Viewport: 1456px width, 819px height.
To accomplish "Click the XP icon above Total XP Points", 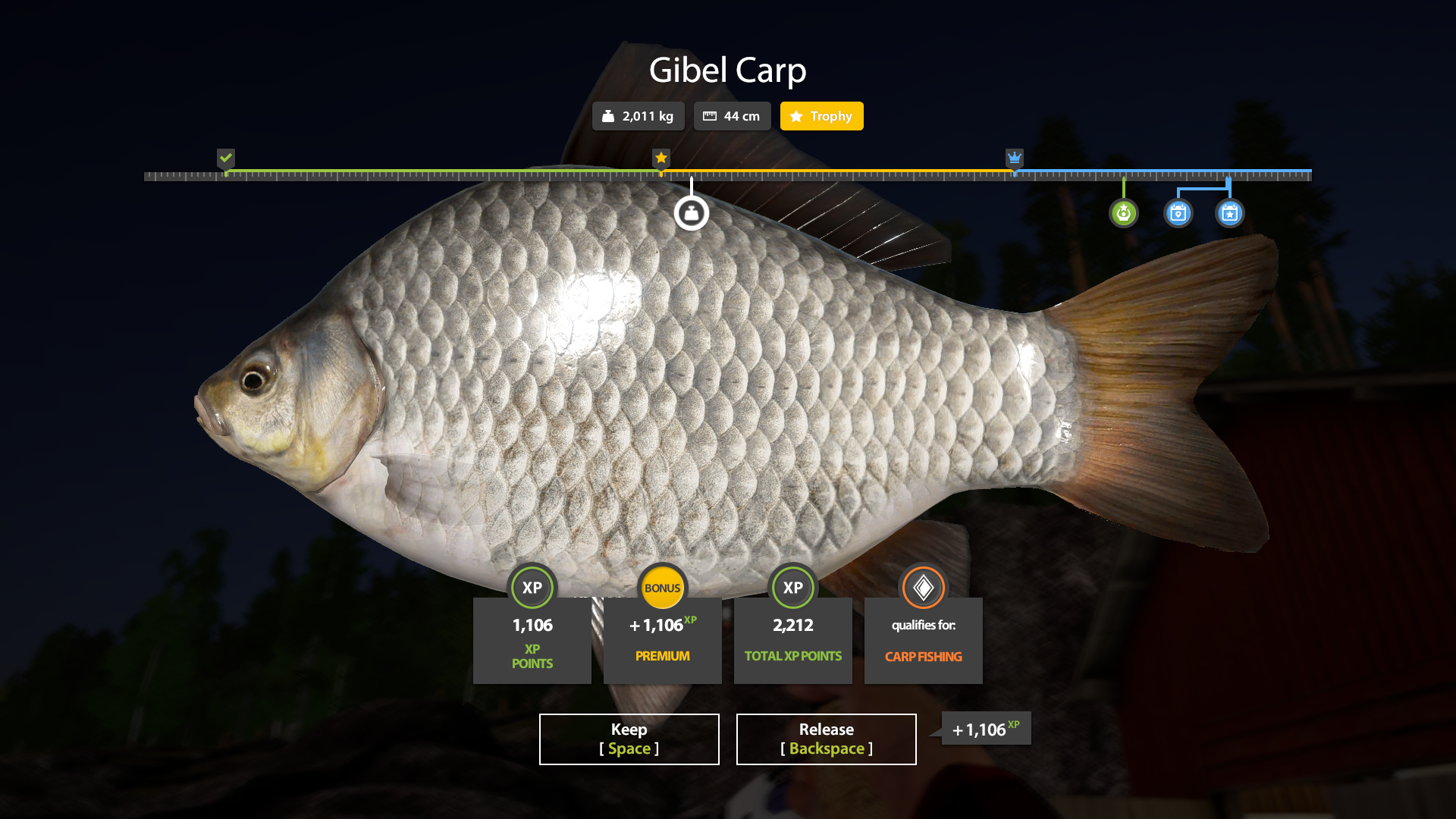I will click(792, 588).
